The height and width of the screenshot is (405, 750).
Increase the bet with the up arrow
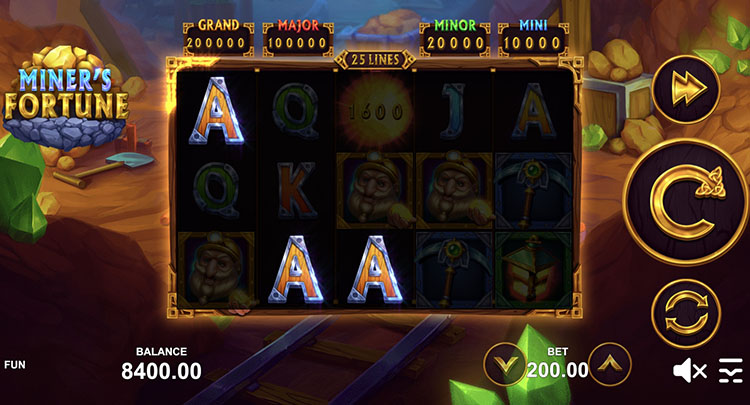(x=611, y=365)
